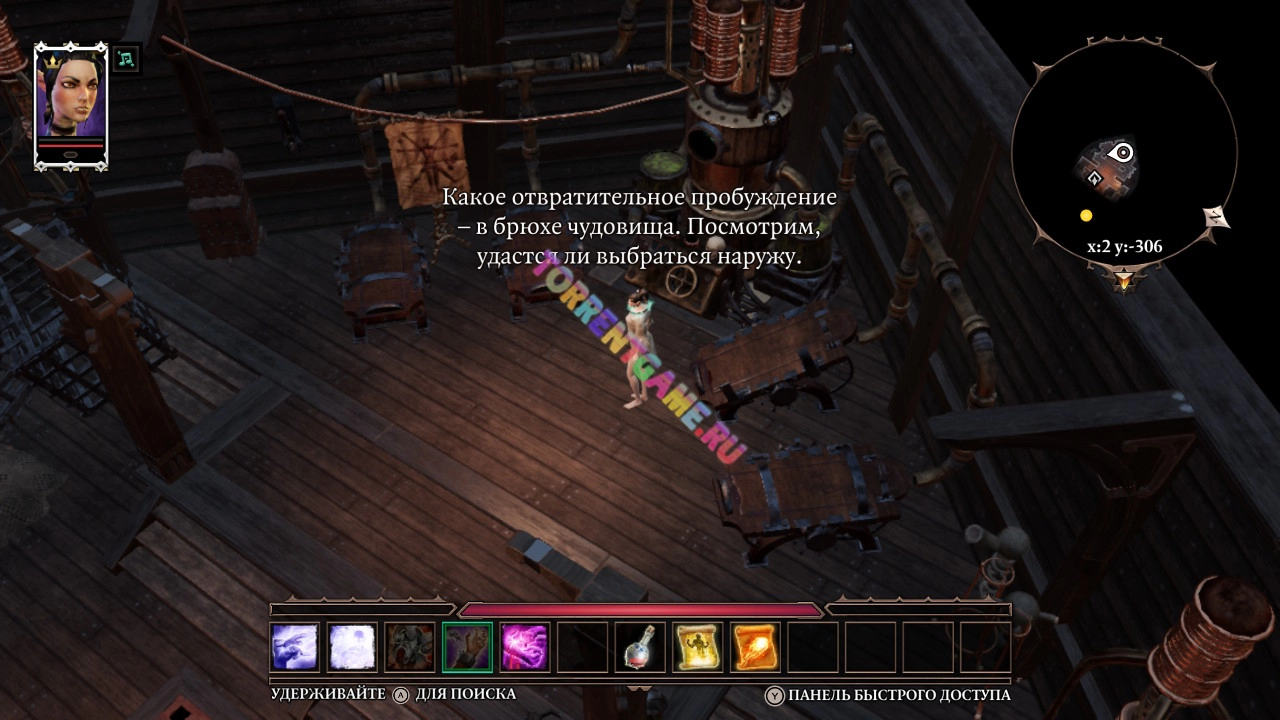Use the white cloud skill in the hotbar
The width and height of the screenshot is (1280, 720).
click(x=352, y=647)
